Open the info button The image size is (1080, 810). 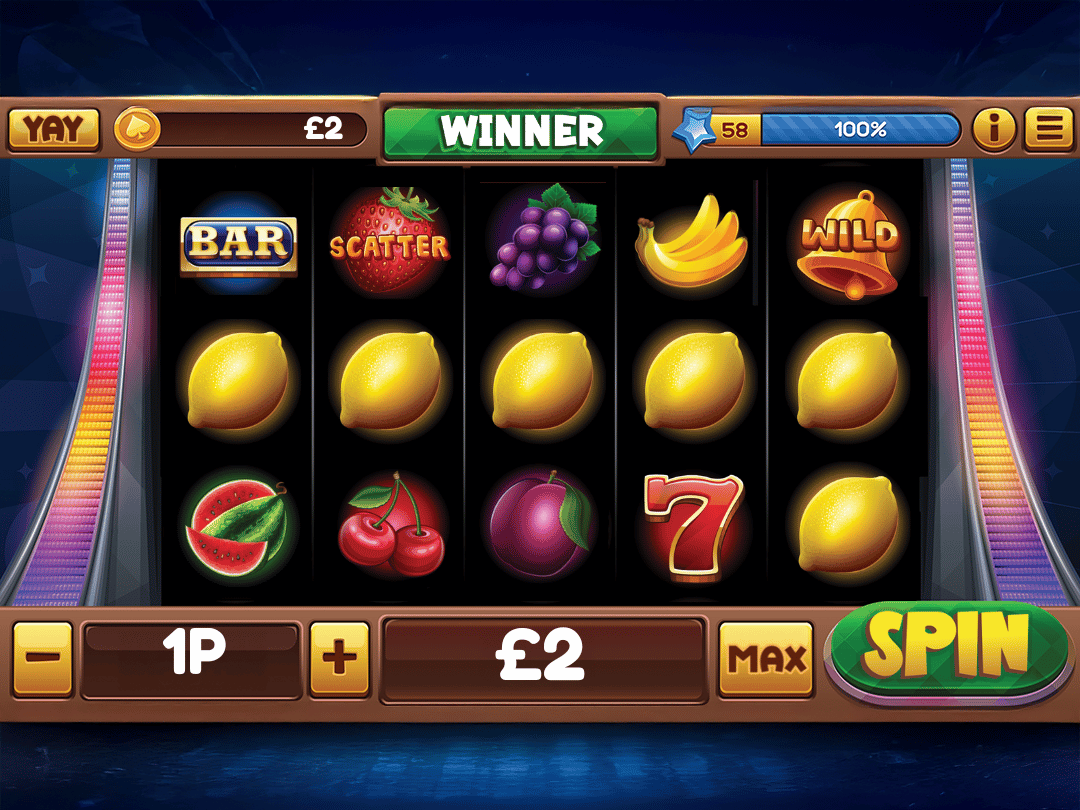pos(993,129)
